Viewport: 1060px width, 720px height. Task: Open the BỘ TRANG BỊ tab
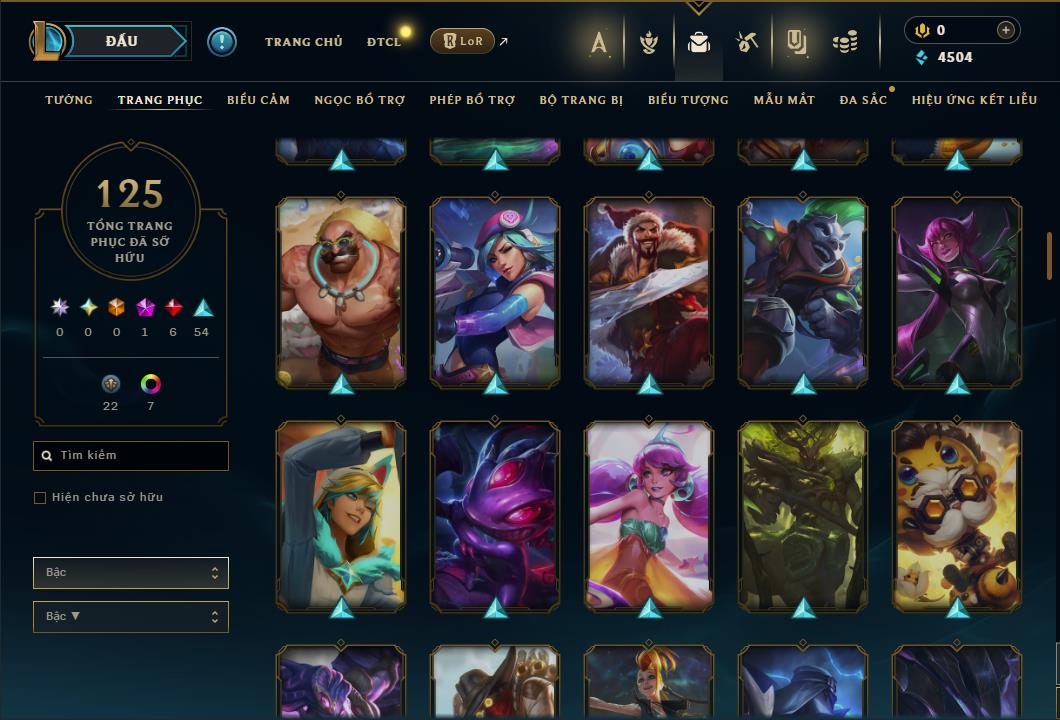(581, 100)
